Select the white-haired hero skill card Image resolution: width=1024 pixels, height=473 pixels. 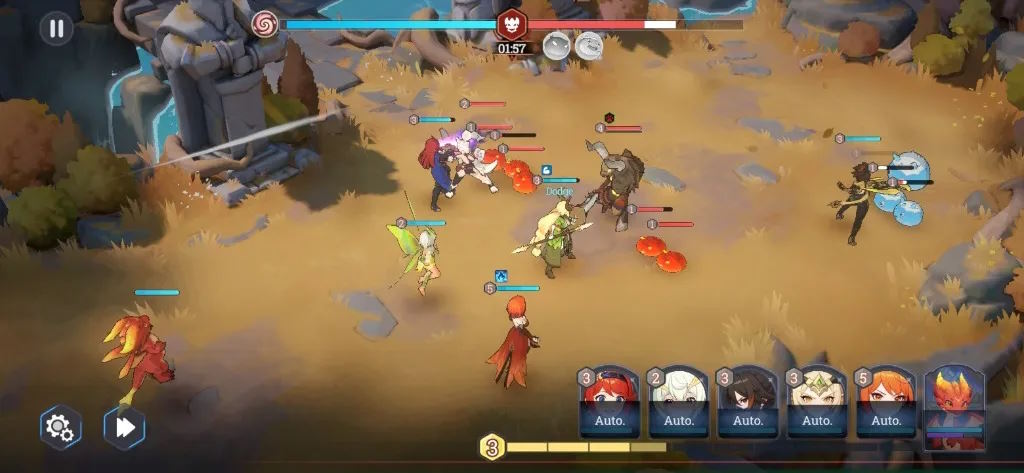(x=678, y=402)
